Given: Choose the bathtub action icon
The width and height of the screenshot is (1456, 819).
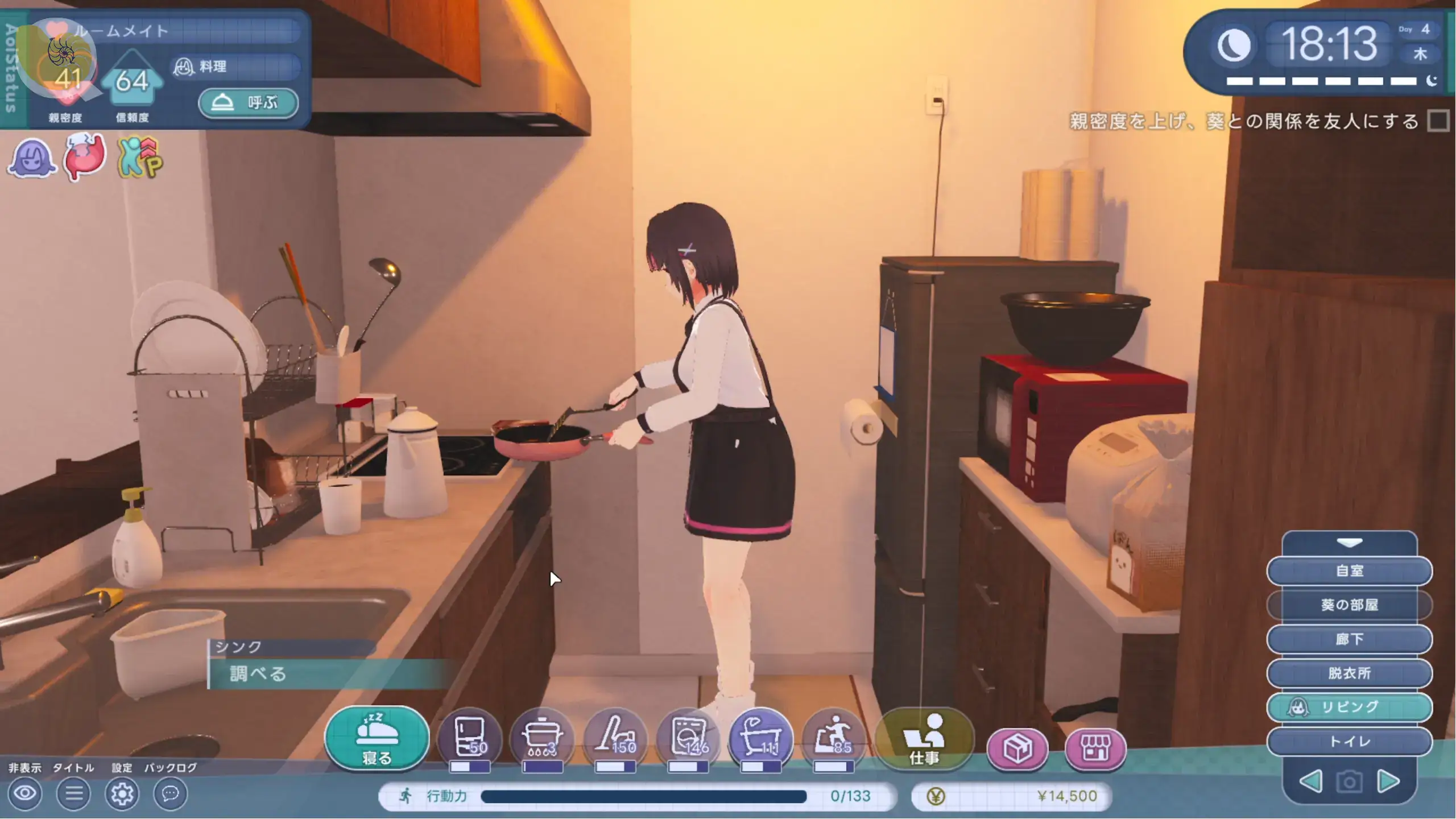Looking at the screenshot, I should [x=760, y=738].
